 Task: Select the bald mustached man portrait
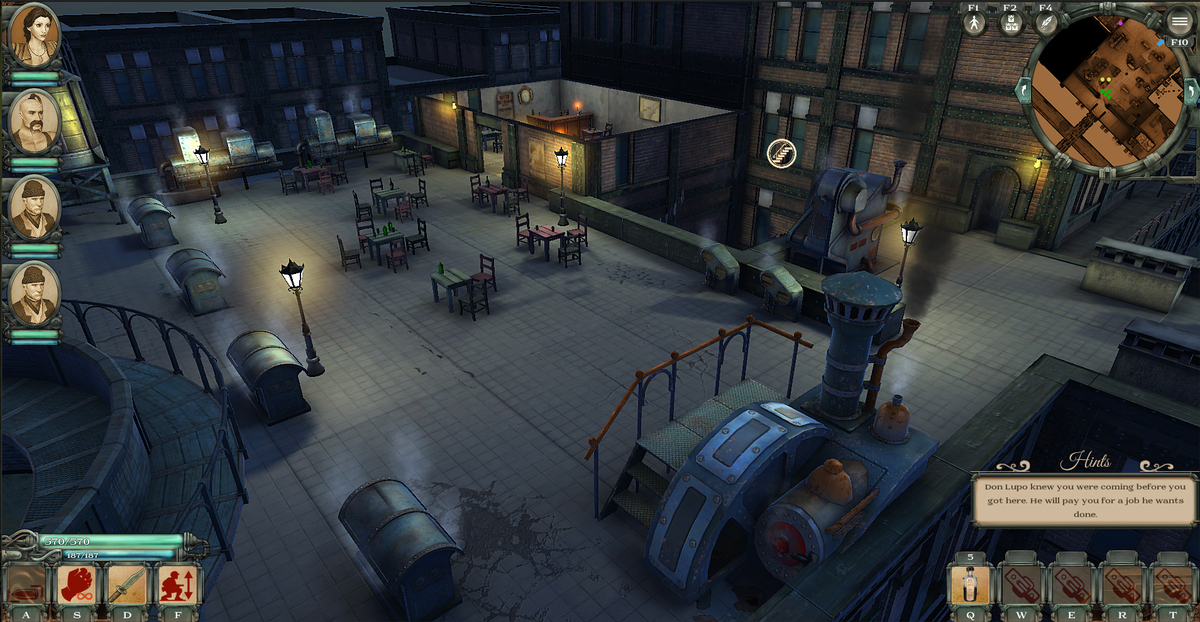pos(34,121)
